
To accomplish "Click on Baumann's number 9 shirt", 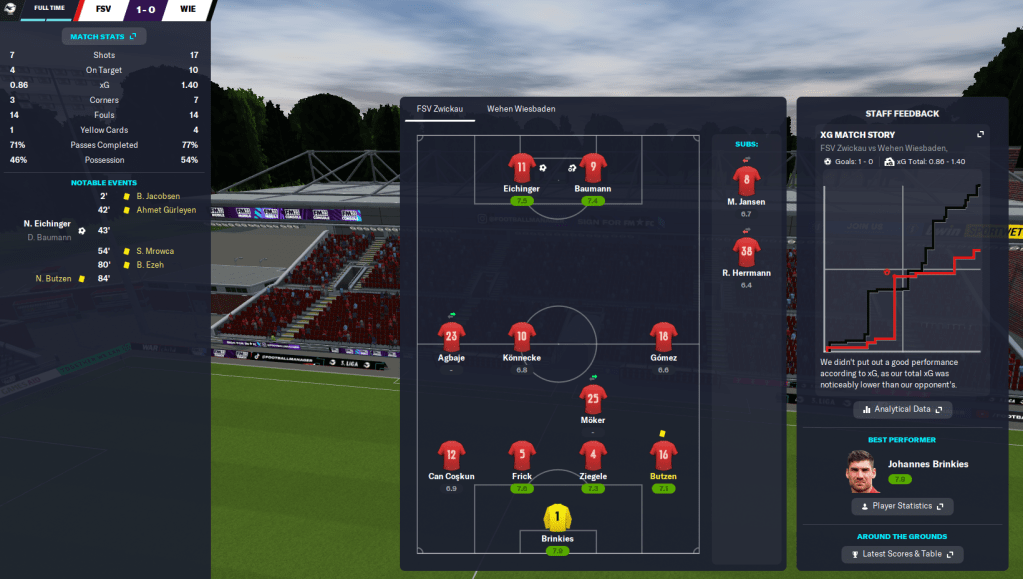I will (594, 168).
